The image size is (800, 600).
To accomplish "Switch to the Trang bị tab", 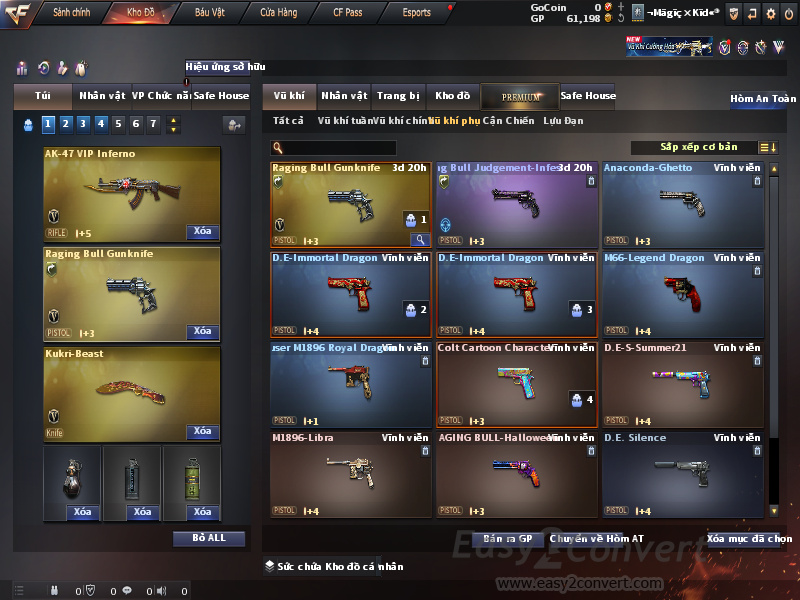I will 398,96.
